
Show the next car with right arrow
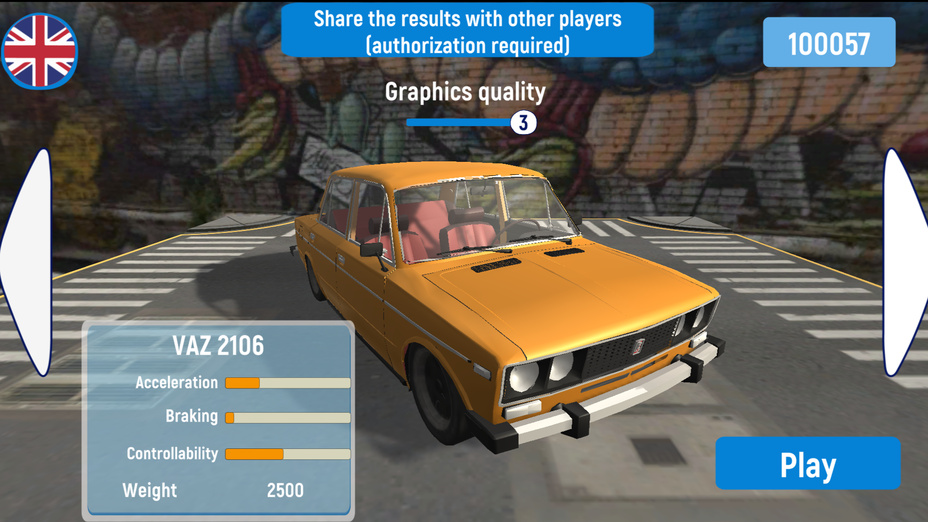coord(904,262)
